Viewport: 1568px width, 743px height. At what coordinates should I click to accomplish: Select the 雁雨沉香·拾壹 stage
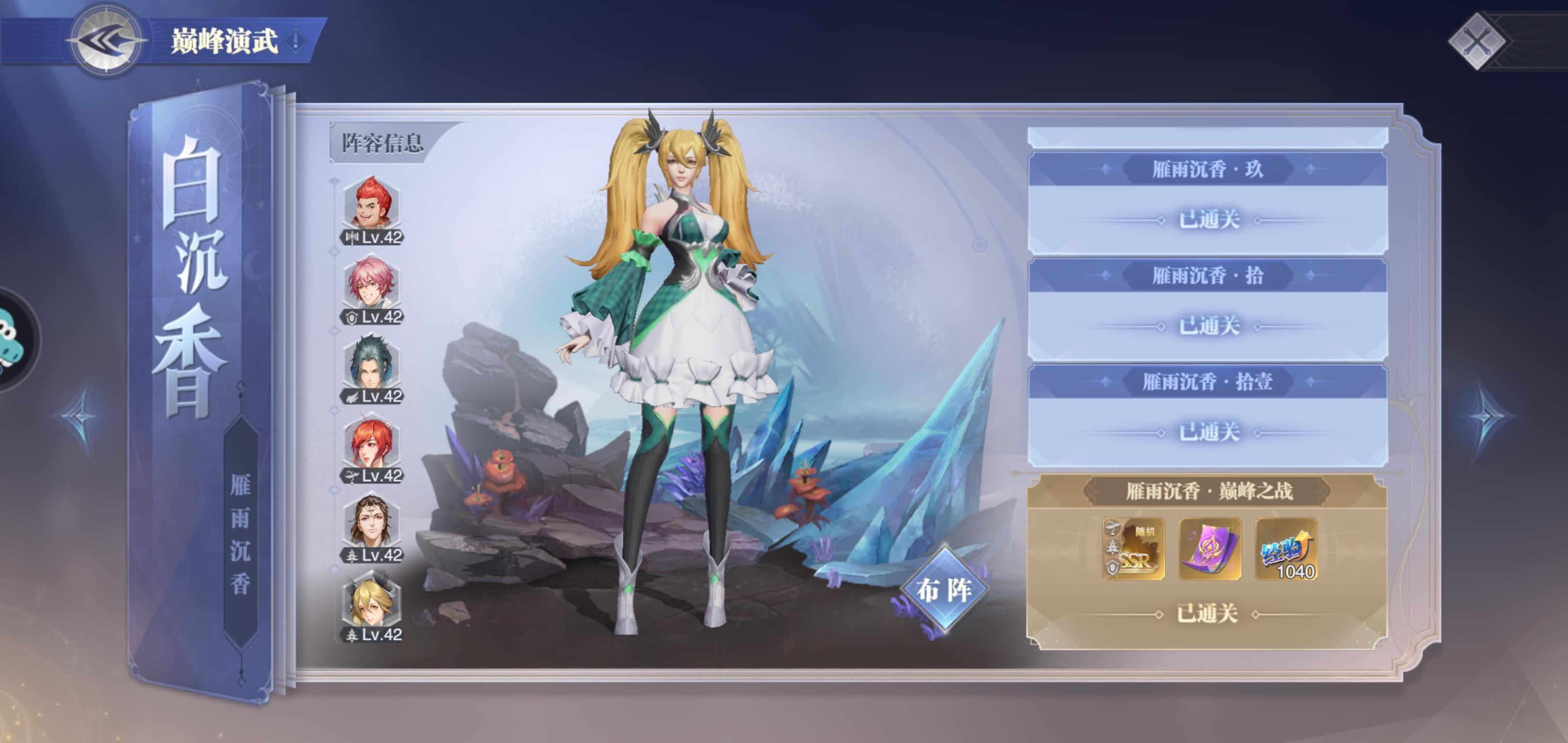1207,415
